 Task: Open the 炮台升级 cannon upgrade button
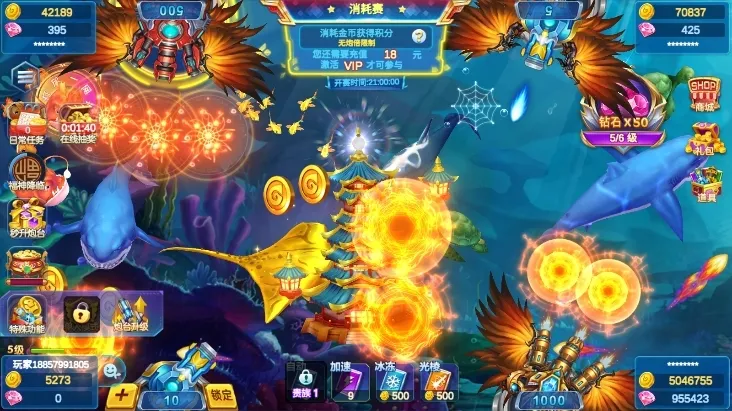pyautogui.click(x=130, y=313)
